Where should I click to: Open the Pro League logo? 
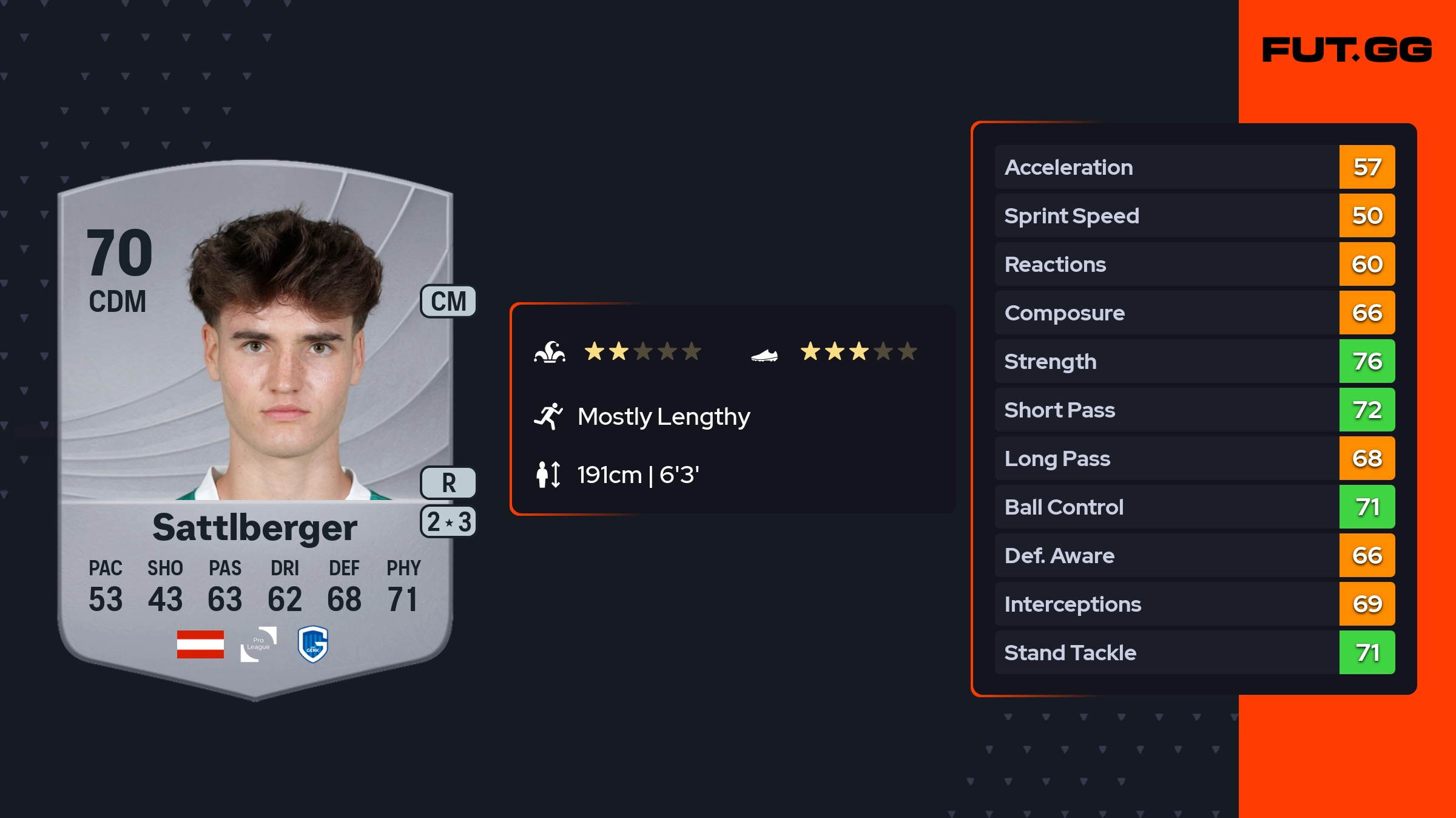[258, 644]
